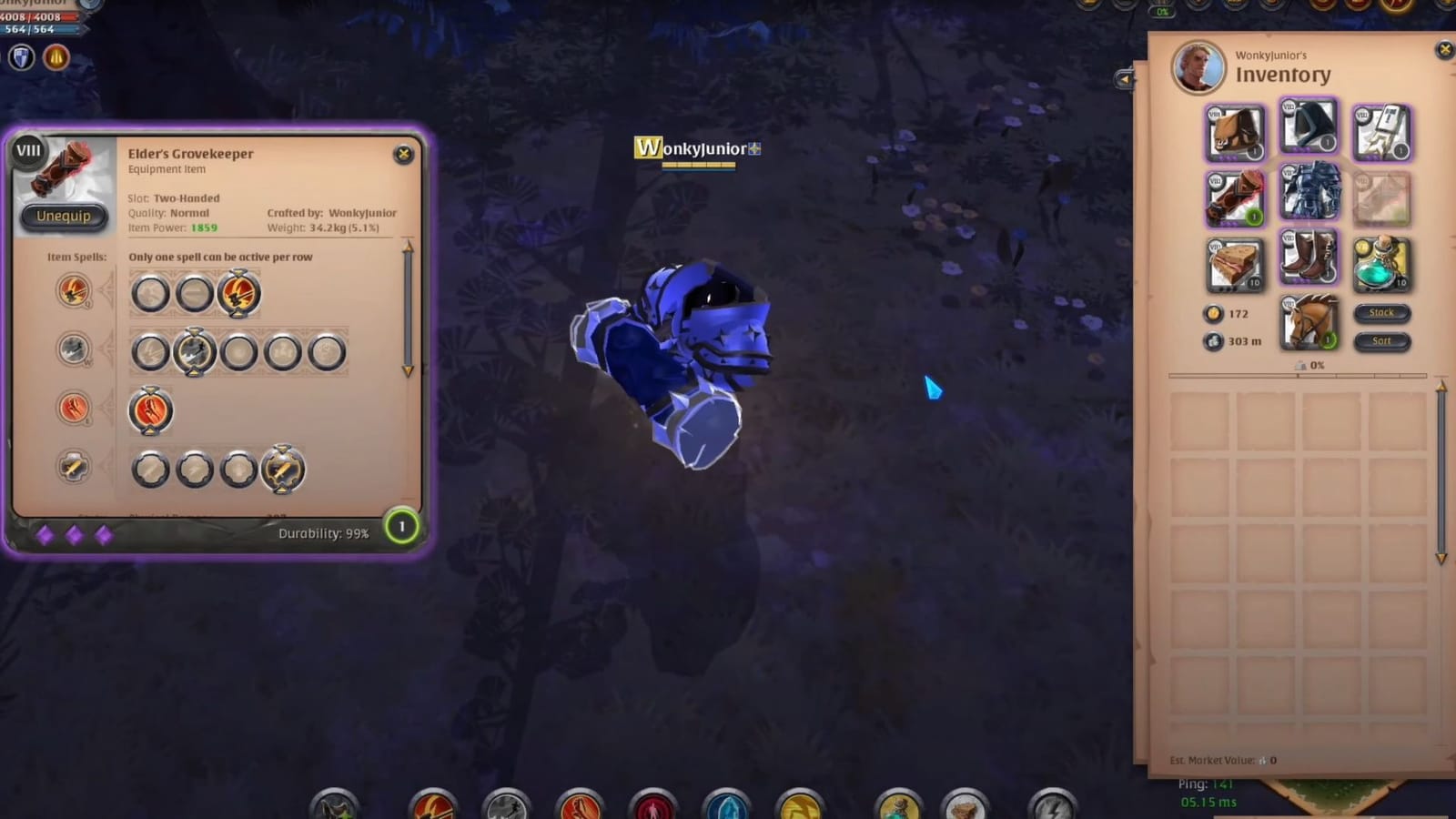Image resolution: width=1456 pixels, height=819 pixels.
Task: Select the golden sword spell in the bottom row
Action: pos(285,469)
